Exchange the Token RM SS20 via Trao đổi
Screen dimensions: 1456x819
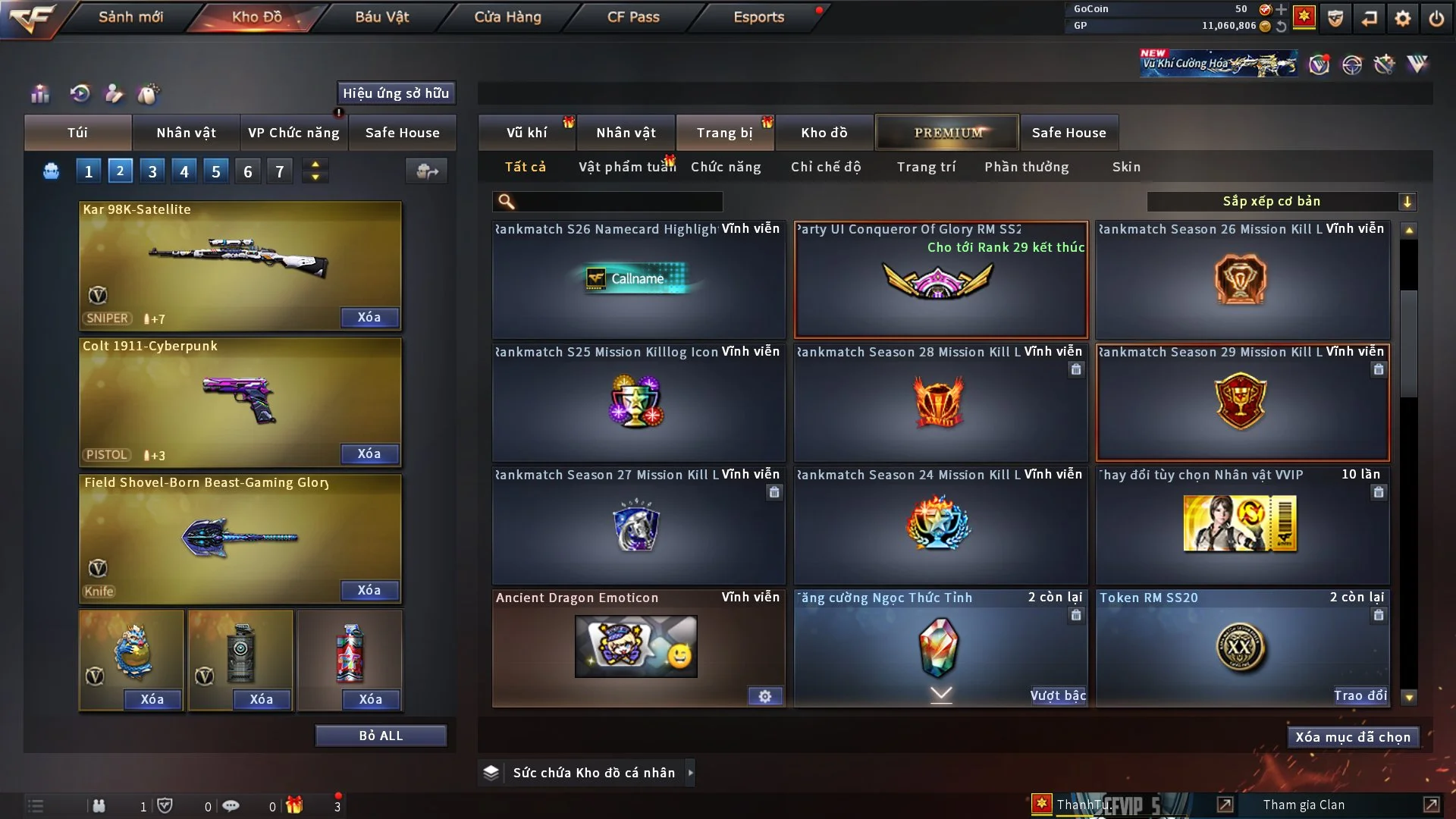point(1360,695)
